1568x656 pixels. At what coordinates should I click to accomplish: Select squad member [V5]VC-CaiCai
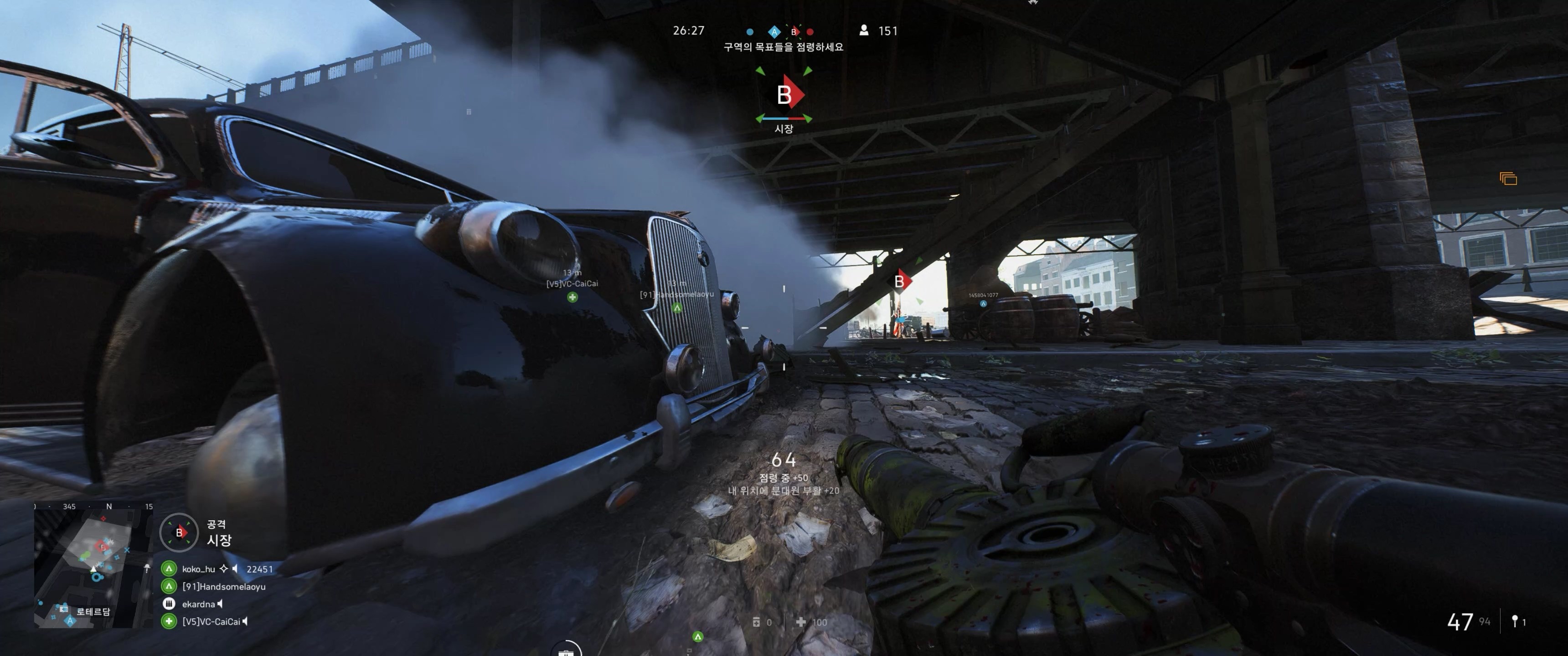click(211, 621)
